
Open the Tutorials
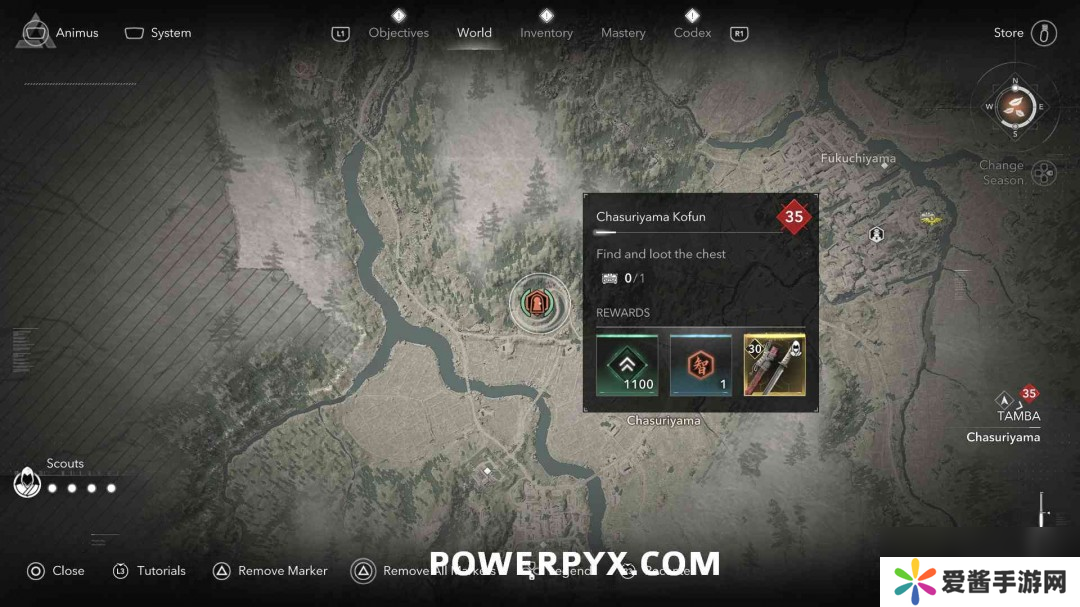click(149, 571)
